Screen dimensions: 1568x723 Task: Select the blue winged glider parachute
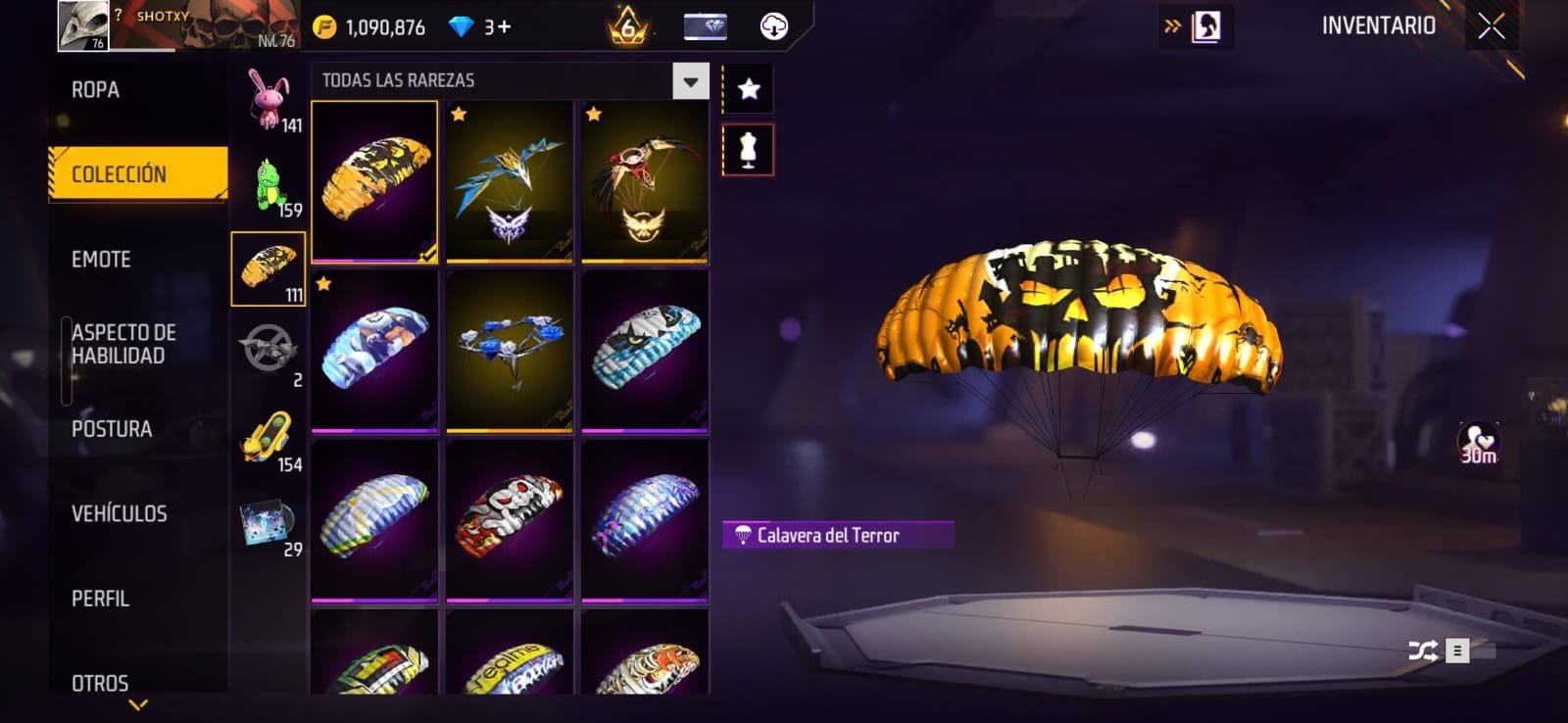(510, 182)
